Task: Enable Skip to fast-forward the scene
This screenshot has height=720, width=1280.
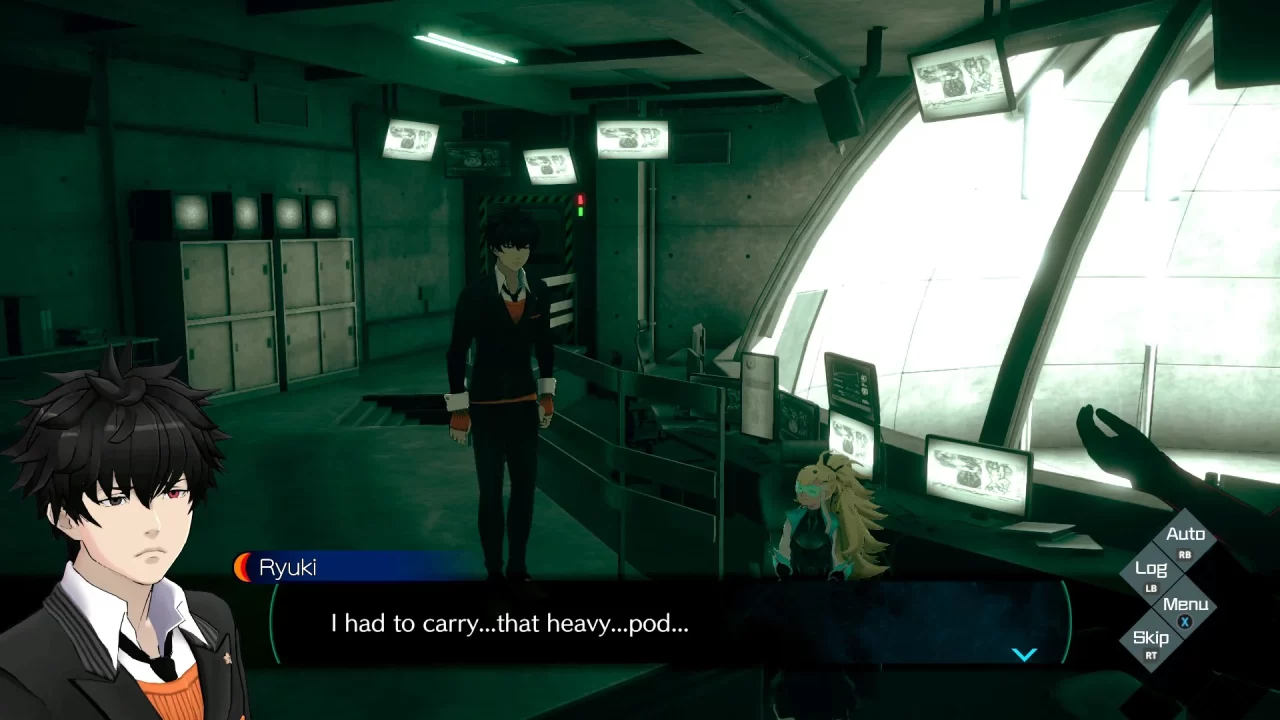Action: [1152, 638]
